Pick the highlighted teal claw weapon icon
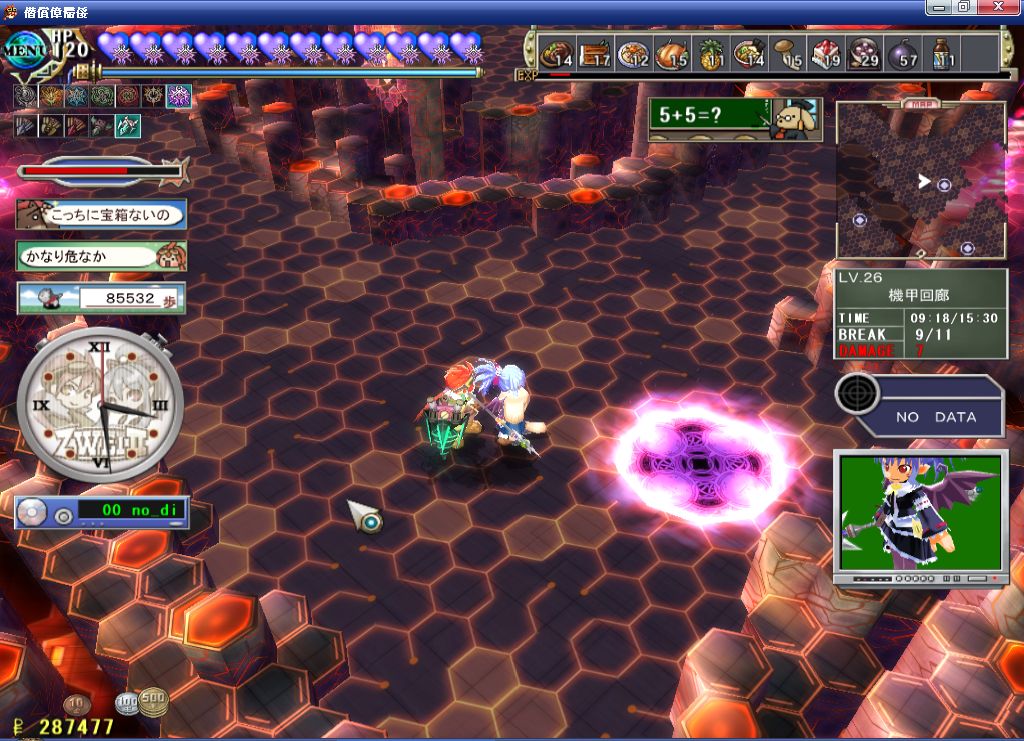This screenshot has width=1024, height=741. (127, 126)
